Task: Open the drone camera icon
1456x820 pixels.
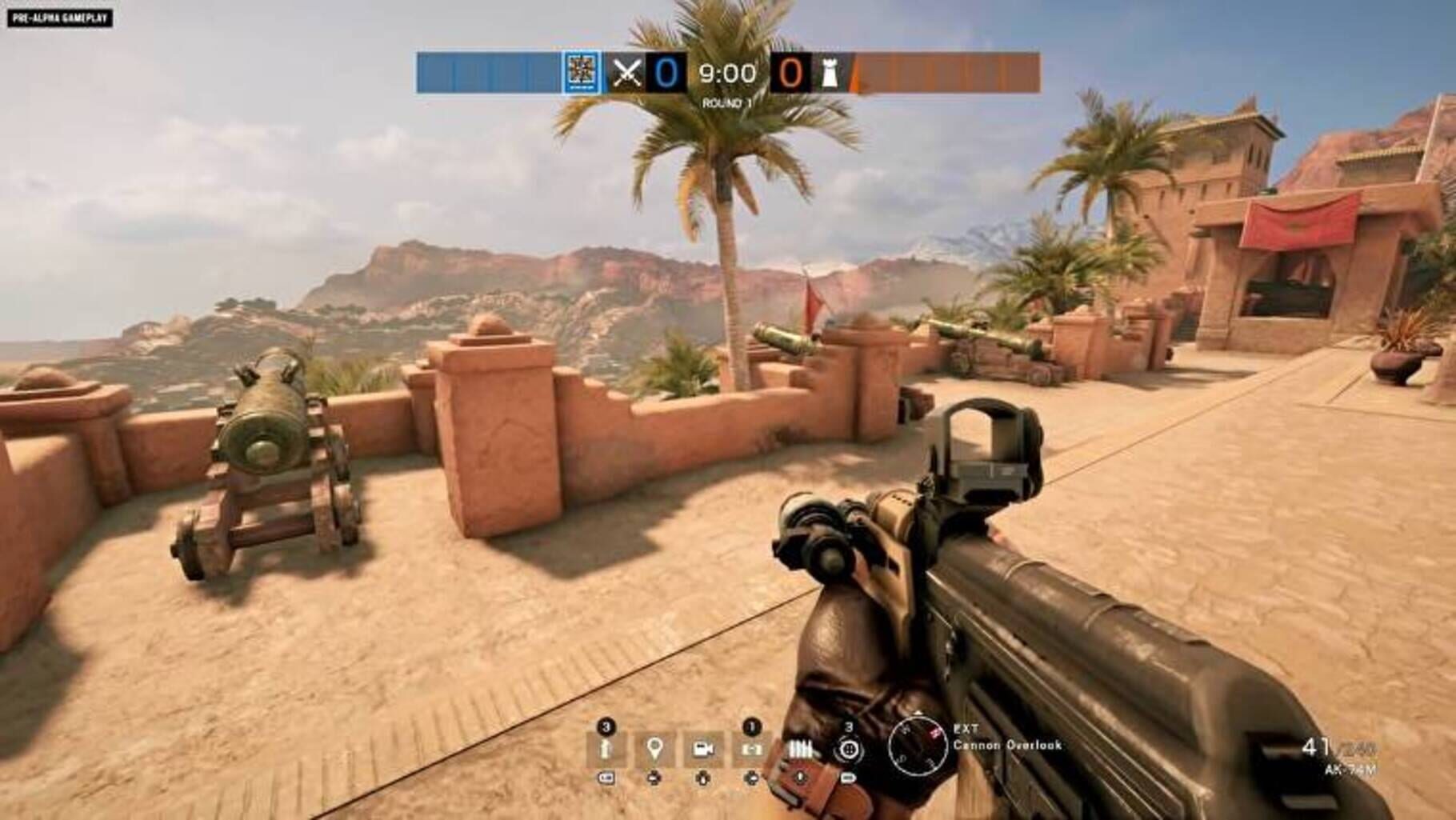Action: click(x=702, y=748)
